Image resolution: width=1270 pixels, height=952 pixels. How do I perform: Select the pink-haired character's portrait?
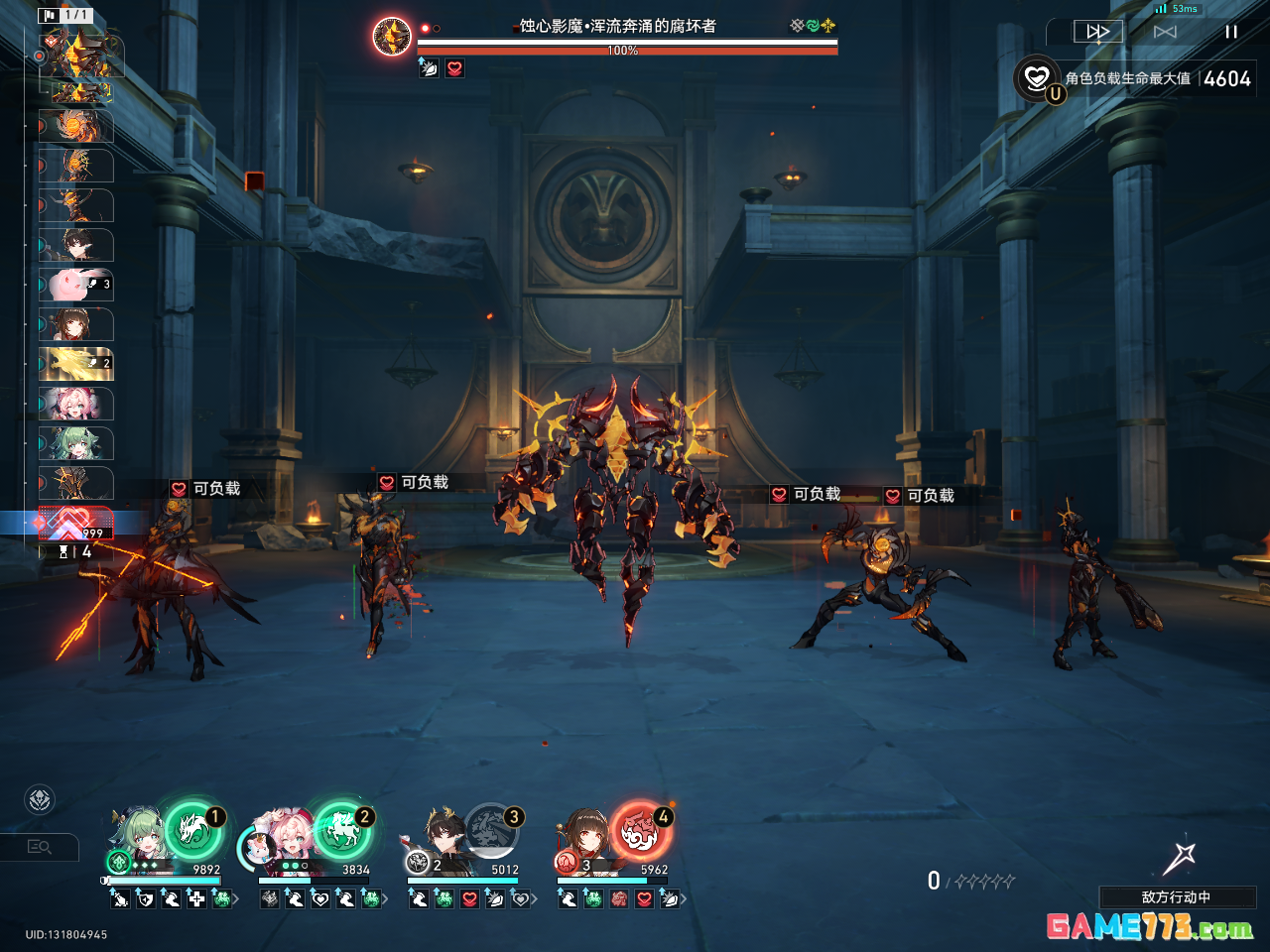282,838
